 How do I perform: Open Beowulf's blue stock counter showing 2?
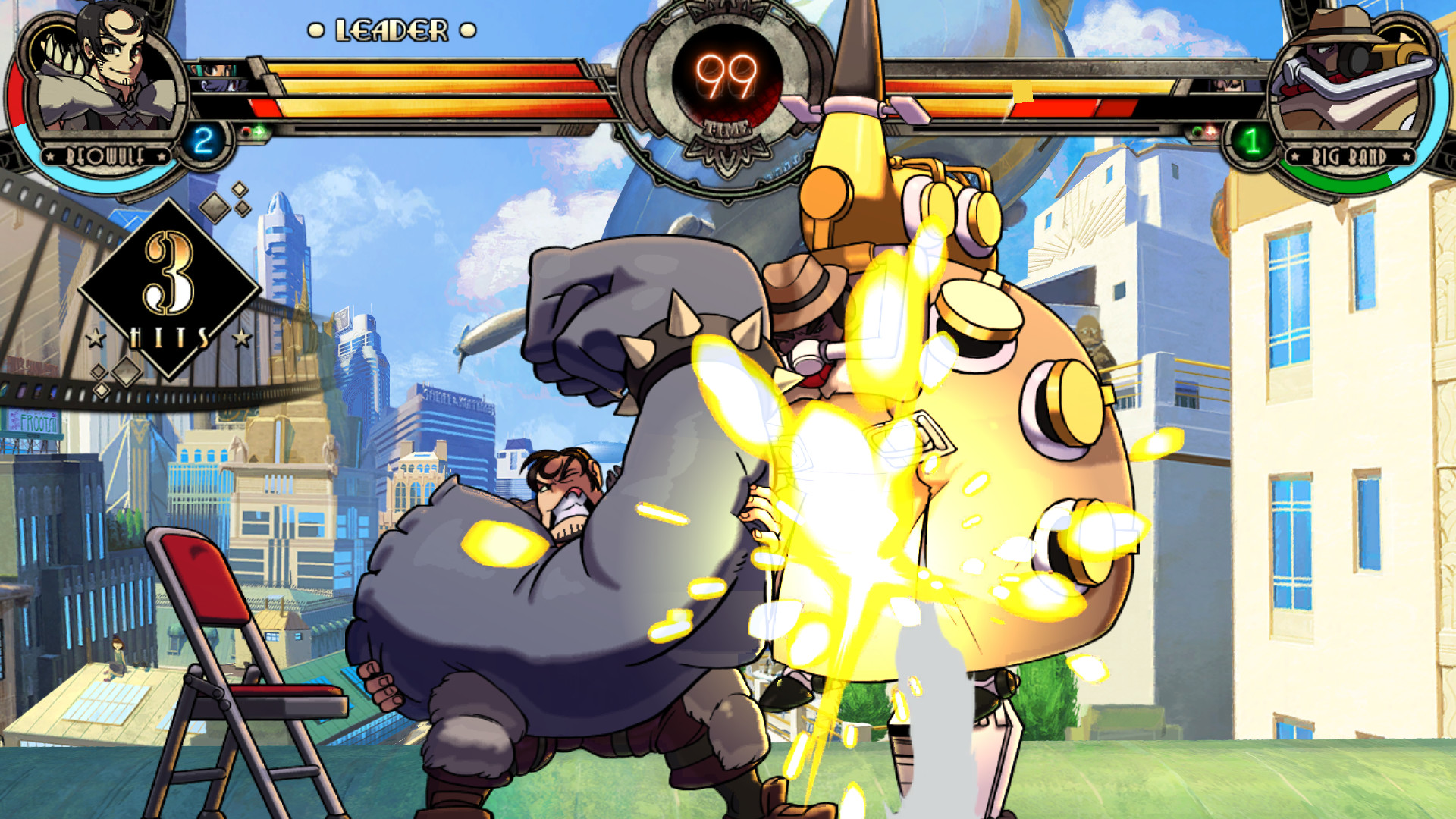pos(202,140)
